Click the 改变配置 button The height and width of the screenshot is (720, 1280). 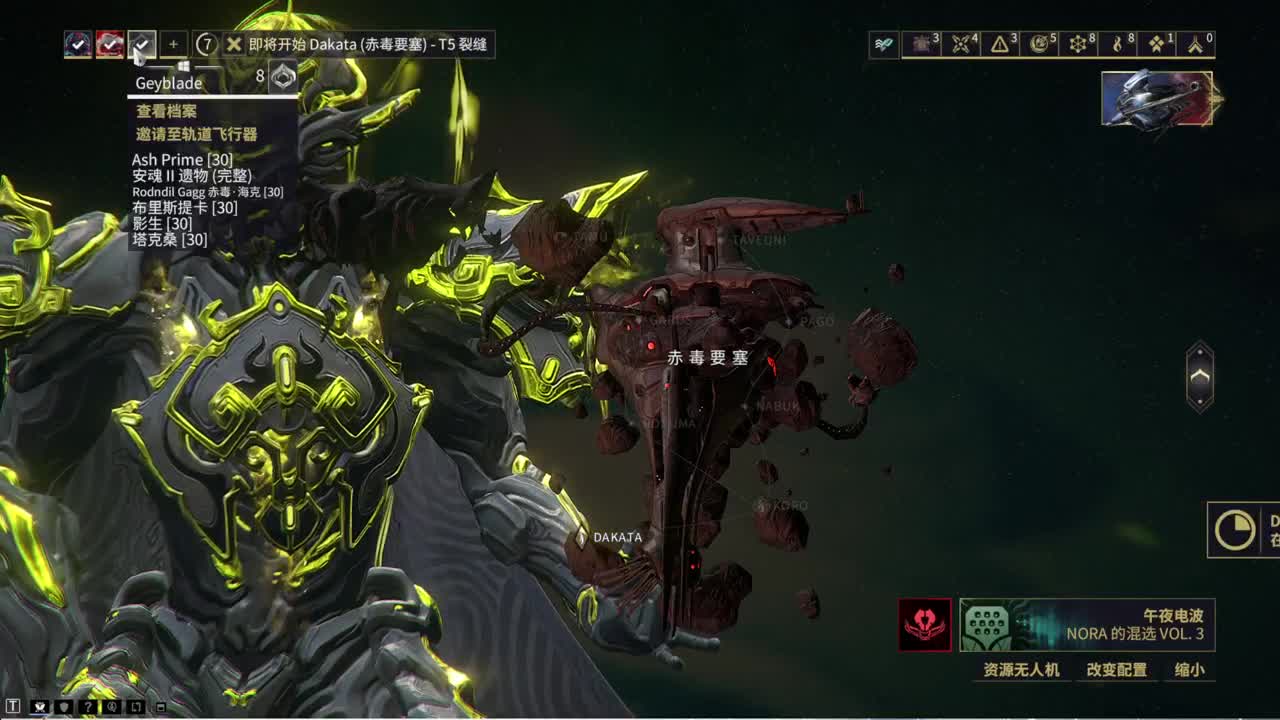(x=1116, y=670)
